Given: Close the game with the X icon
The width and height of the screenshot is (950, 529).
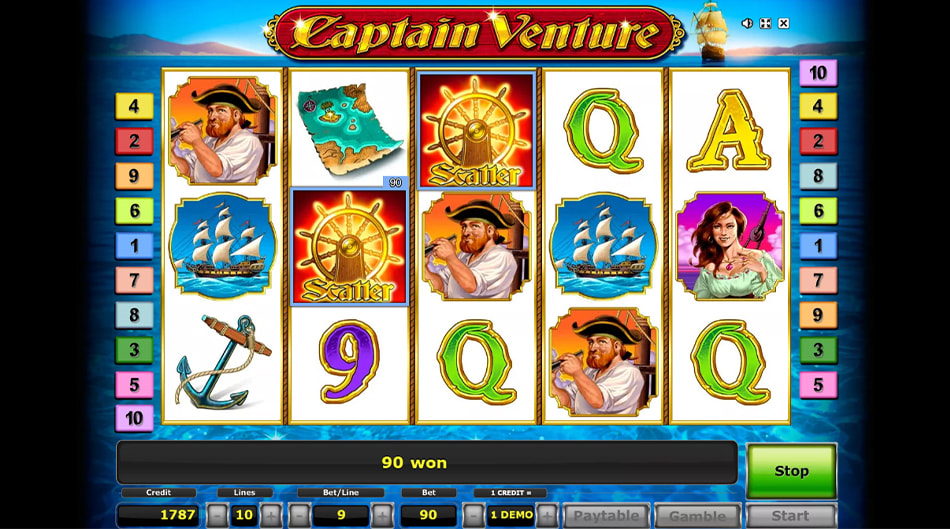Looking at the screenshot, I should [783, 23].
